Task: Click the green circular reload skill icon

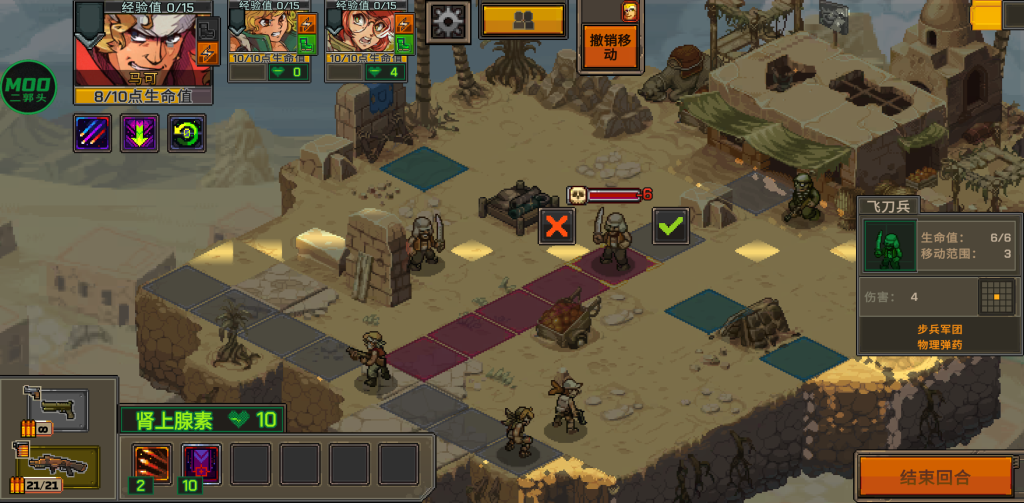Action: pos(187,133)
